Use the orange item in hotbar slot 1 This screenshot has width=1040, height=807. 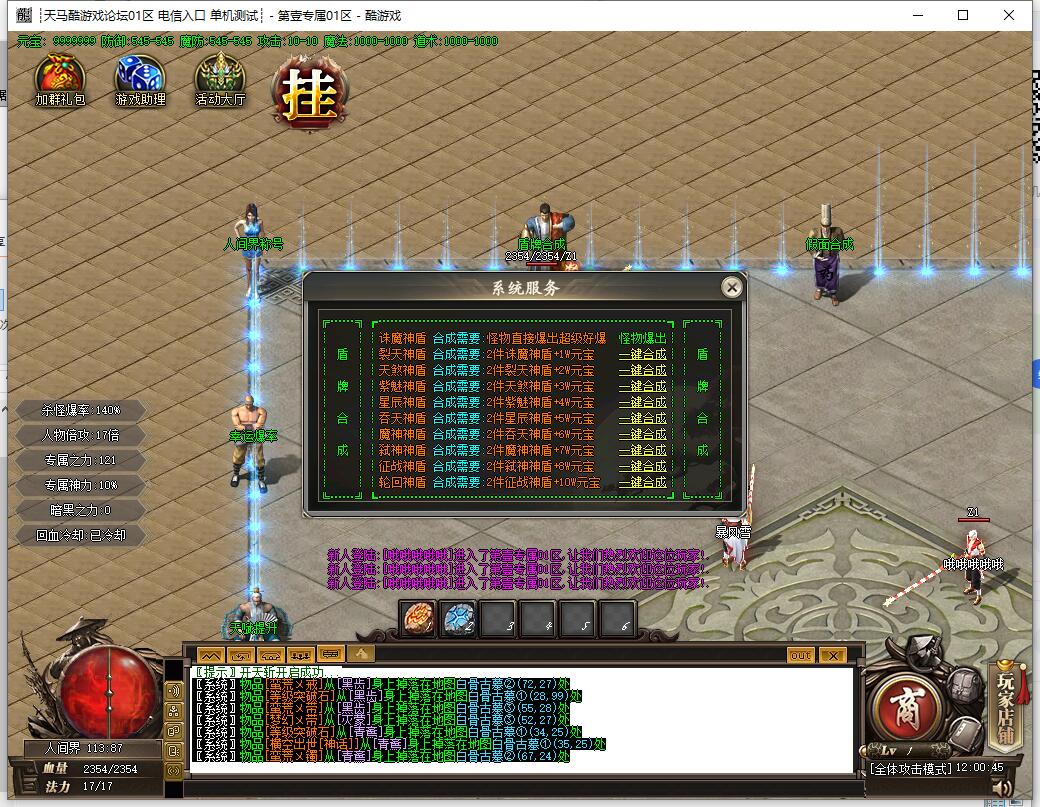[418, 619]
